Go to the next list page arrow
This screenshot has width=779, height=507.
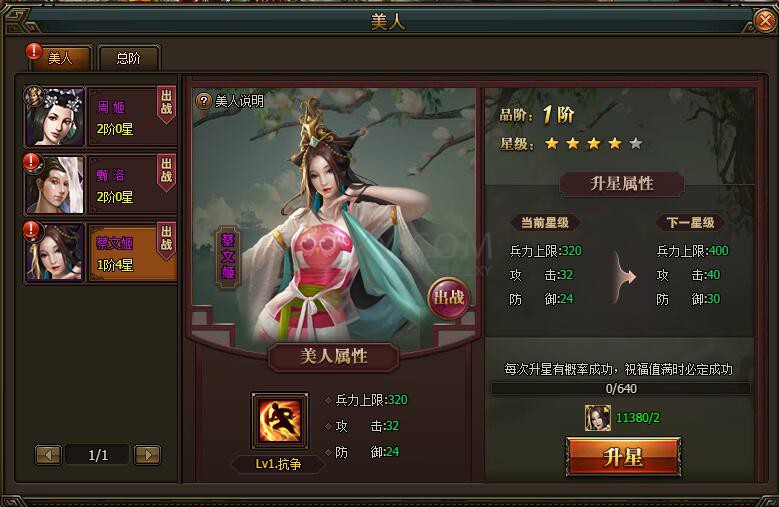pos(147,455)
